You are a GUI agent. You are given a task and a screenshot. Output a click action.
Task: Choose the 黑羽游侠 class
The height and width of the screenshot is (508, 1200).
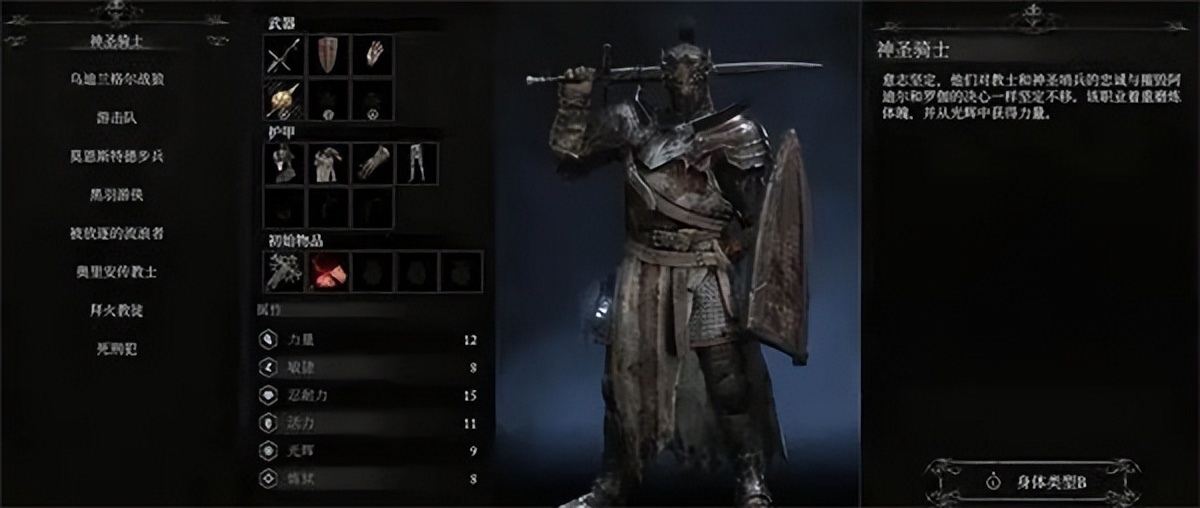coord(115,195)
